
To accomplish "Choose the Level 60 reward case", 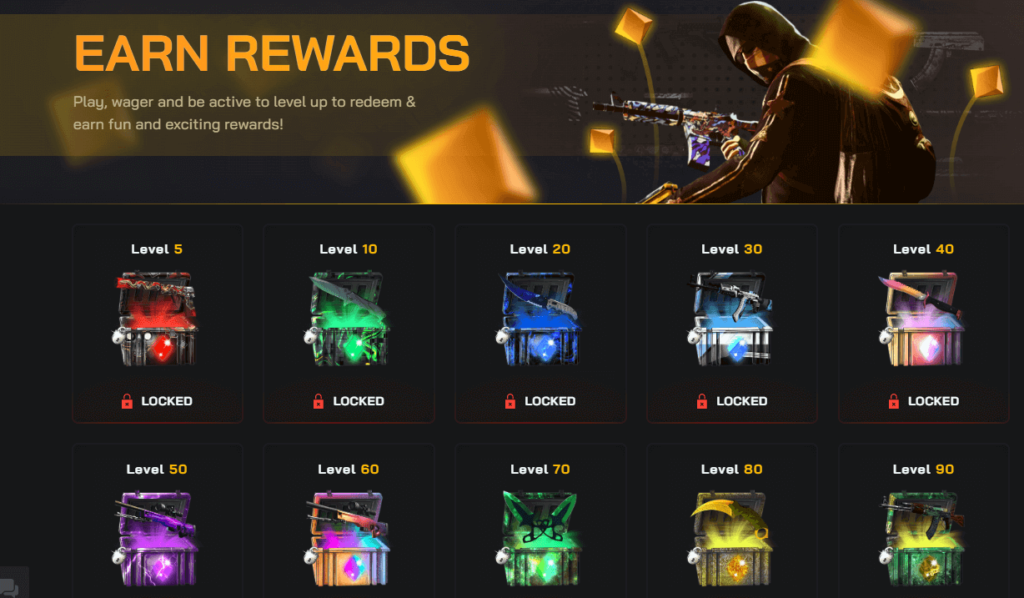I will point(348,540).
